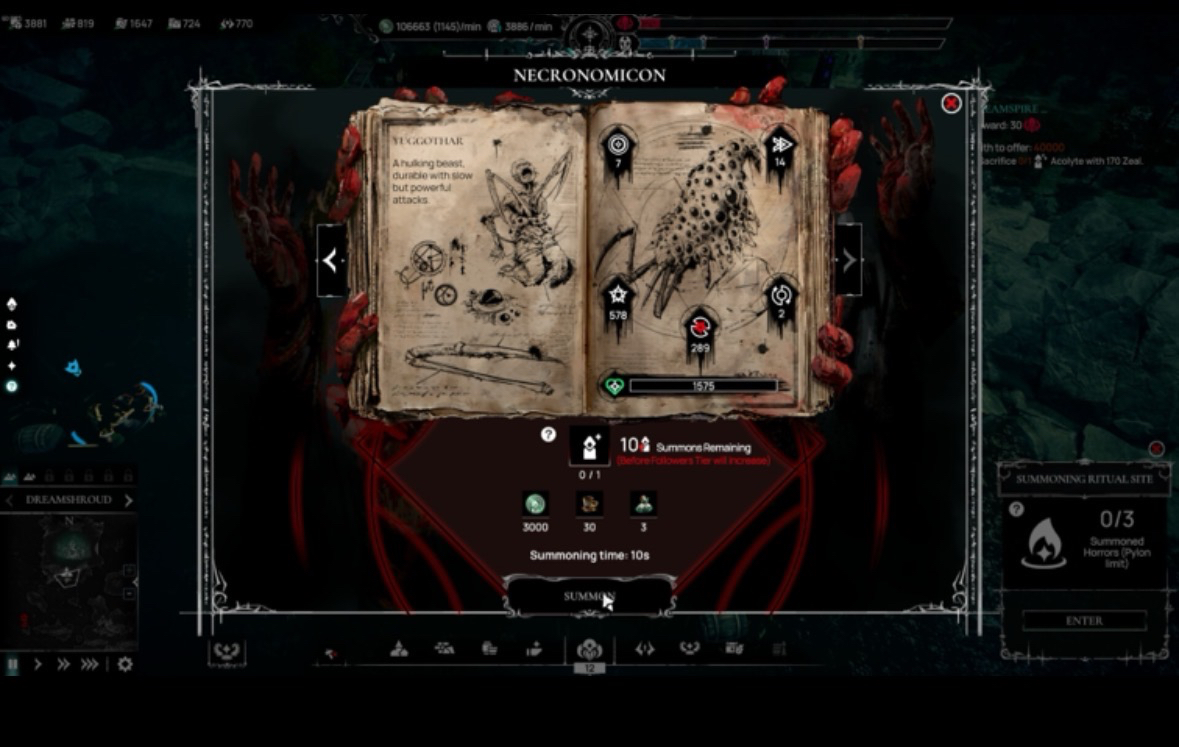The image size is (1179, 747).
Task: Switch to the next region after Dreamshroud
Action: click(128, 500)
